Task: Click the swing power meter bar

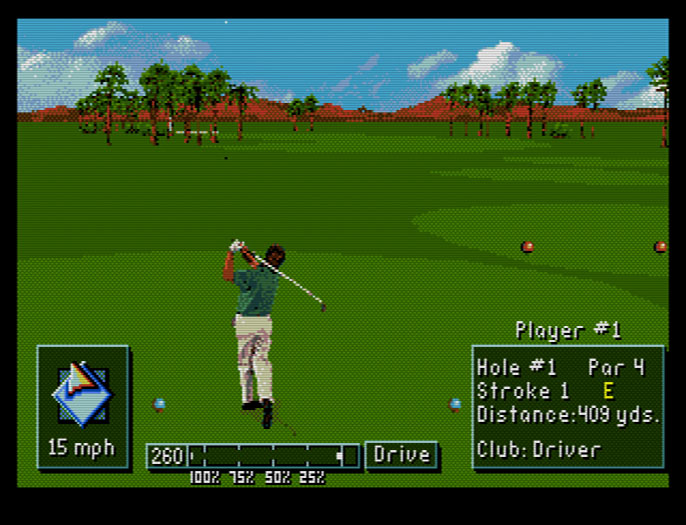Action: (x=272, y=456)
